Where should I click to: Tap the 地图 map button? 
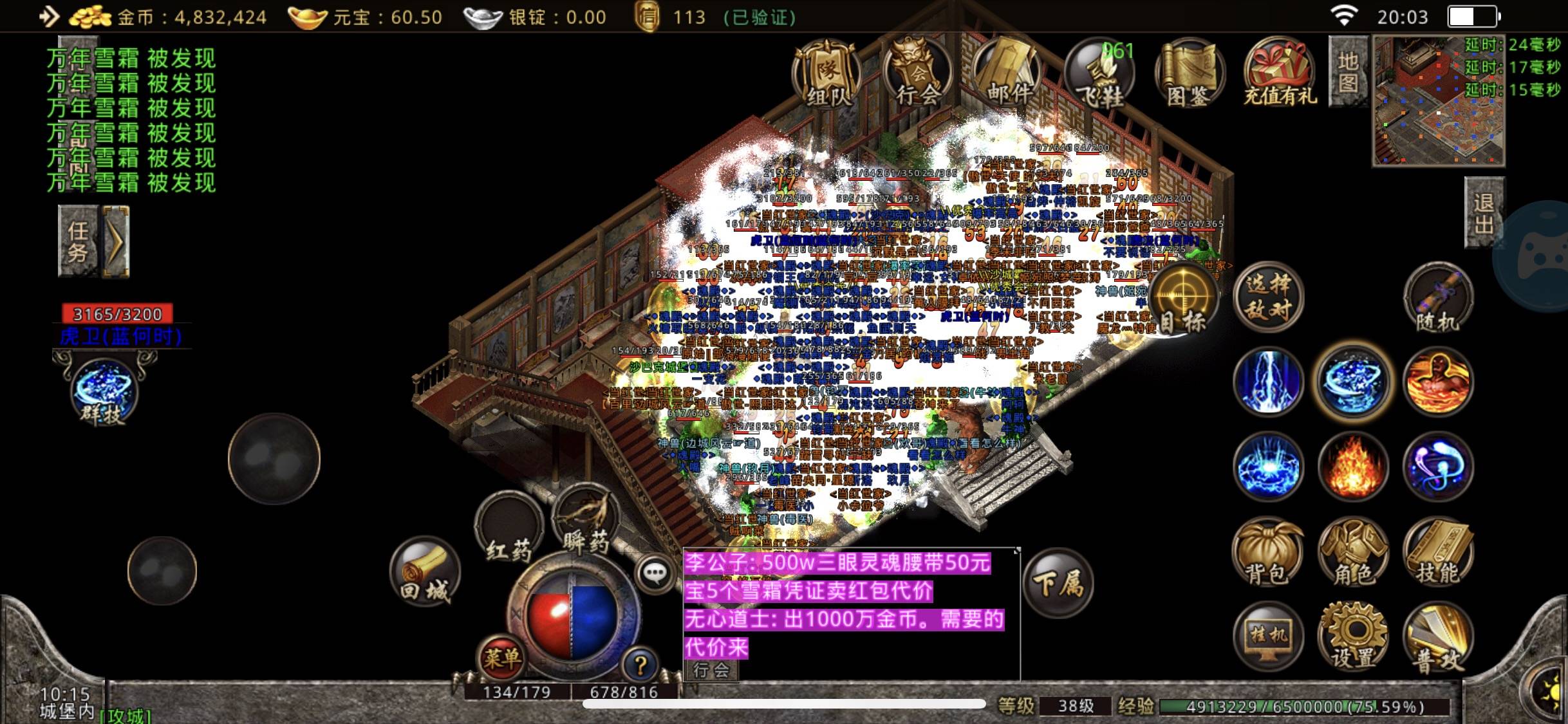point(1348,71)
